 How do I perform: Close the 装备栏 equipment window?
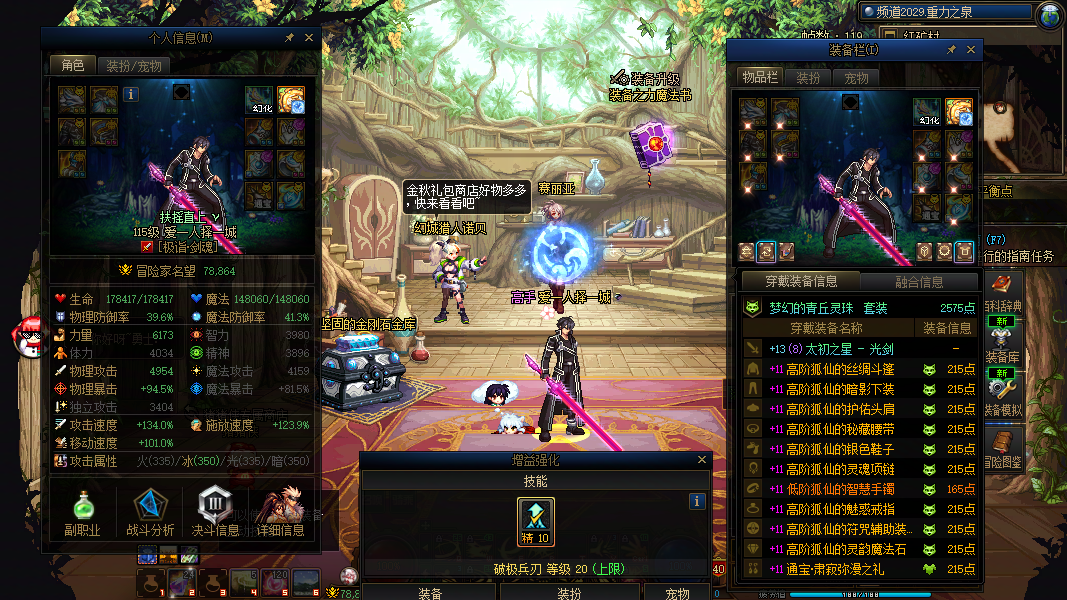coord(971,49)
